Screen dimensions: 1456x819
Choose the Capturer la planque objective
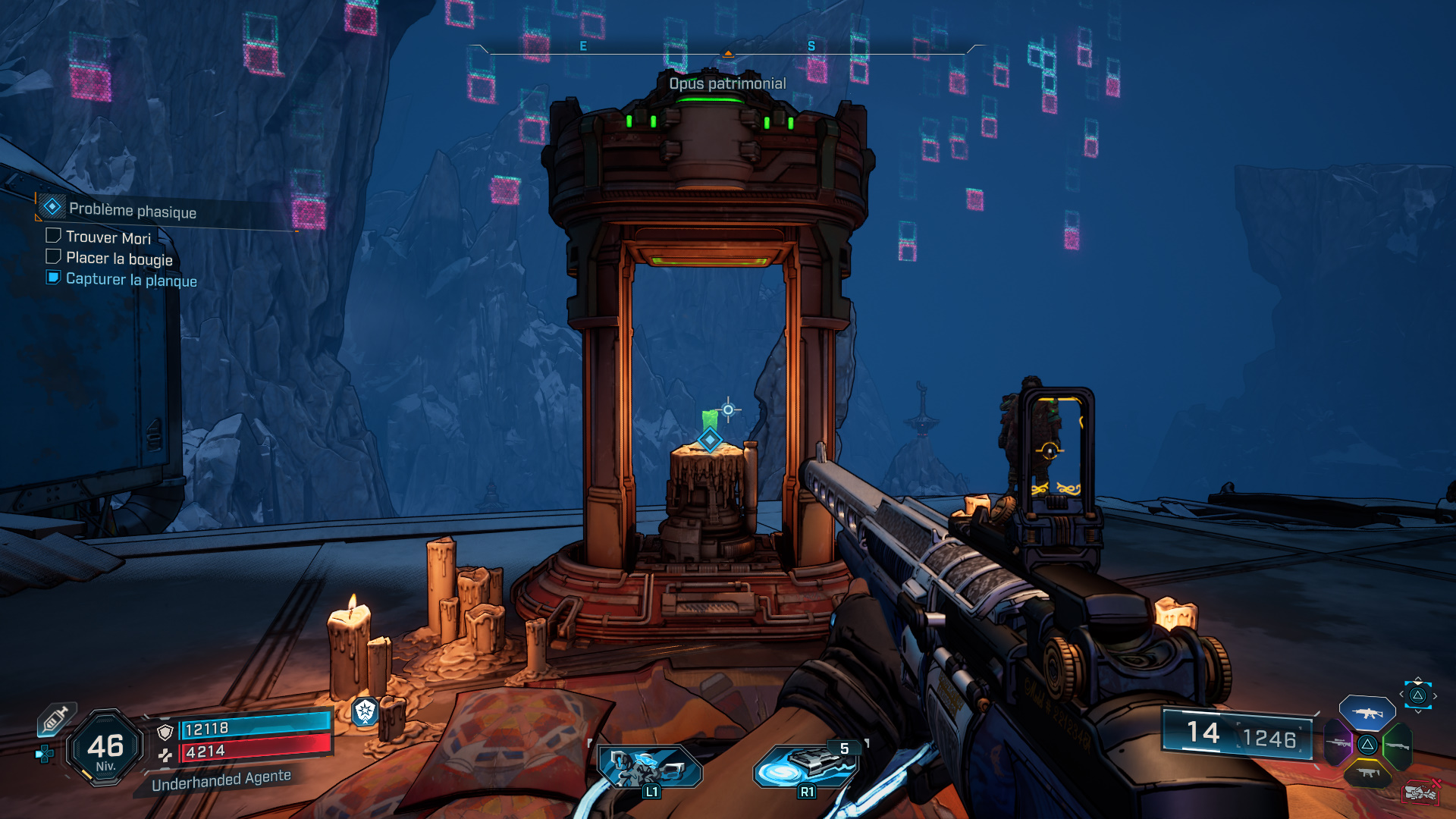130,280
